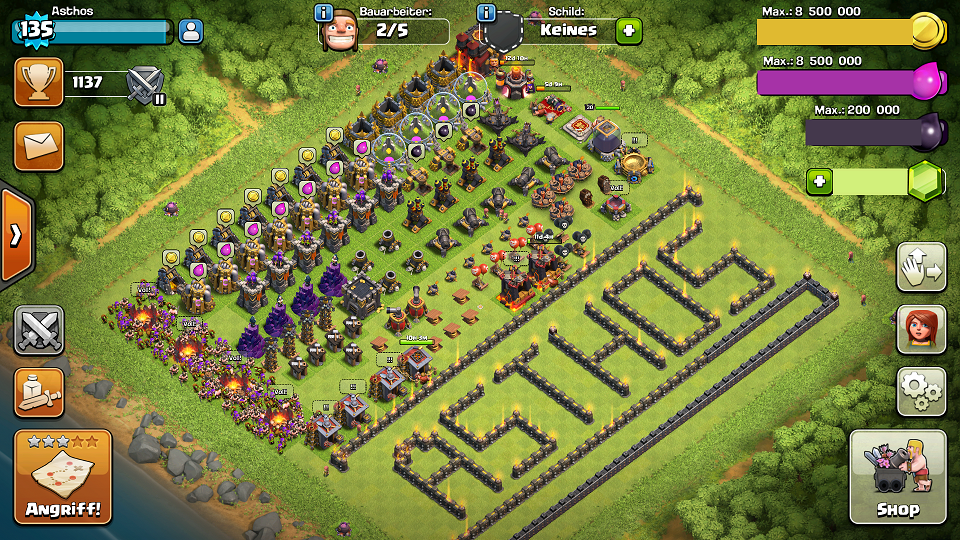
Task: Show builder info with the 'i' icon
Action: (324, 13)
